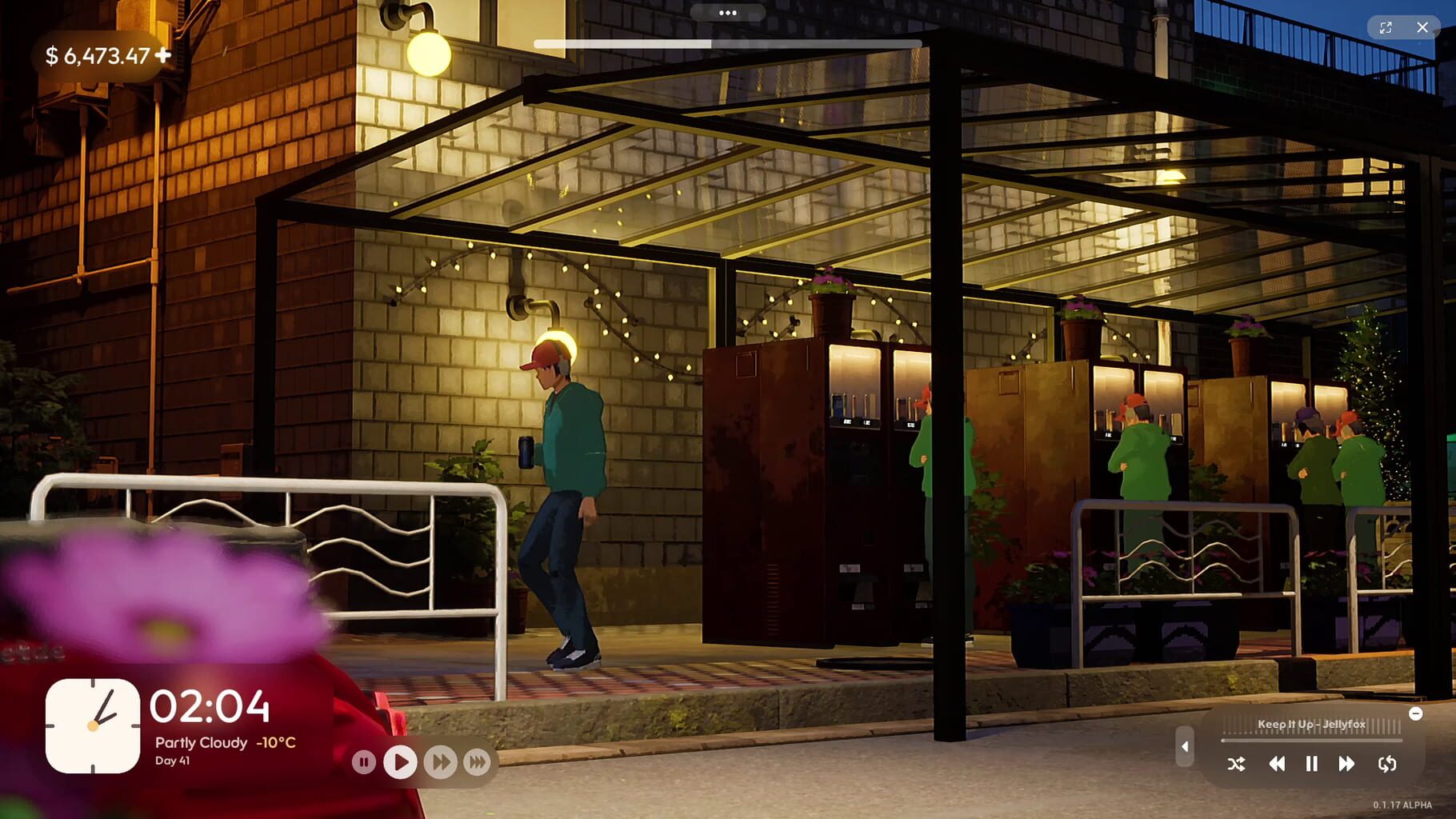Click the song progress bar to seek
This screenshot has height=819, width=1456.
1312,740
